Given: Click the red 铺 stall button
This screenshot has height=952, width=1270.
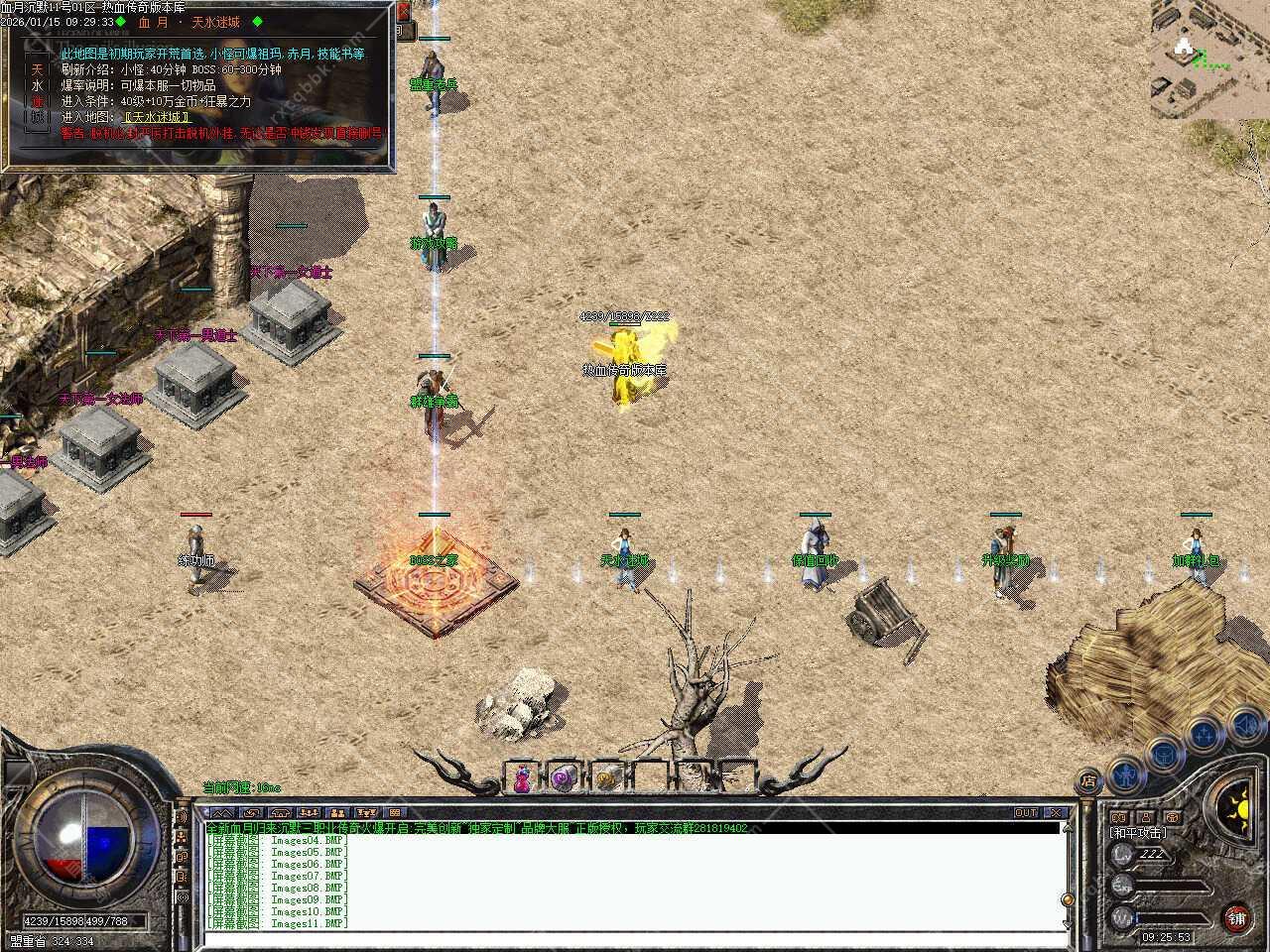Looking at the screenshot, I should tap(1236, 917).
